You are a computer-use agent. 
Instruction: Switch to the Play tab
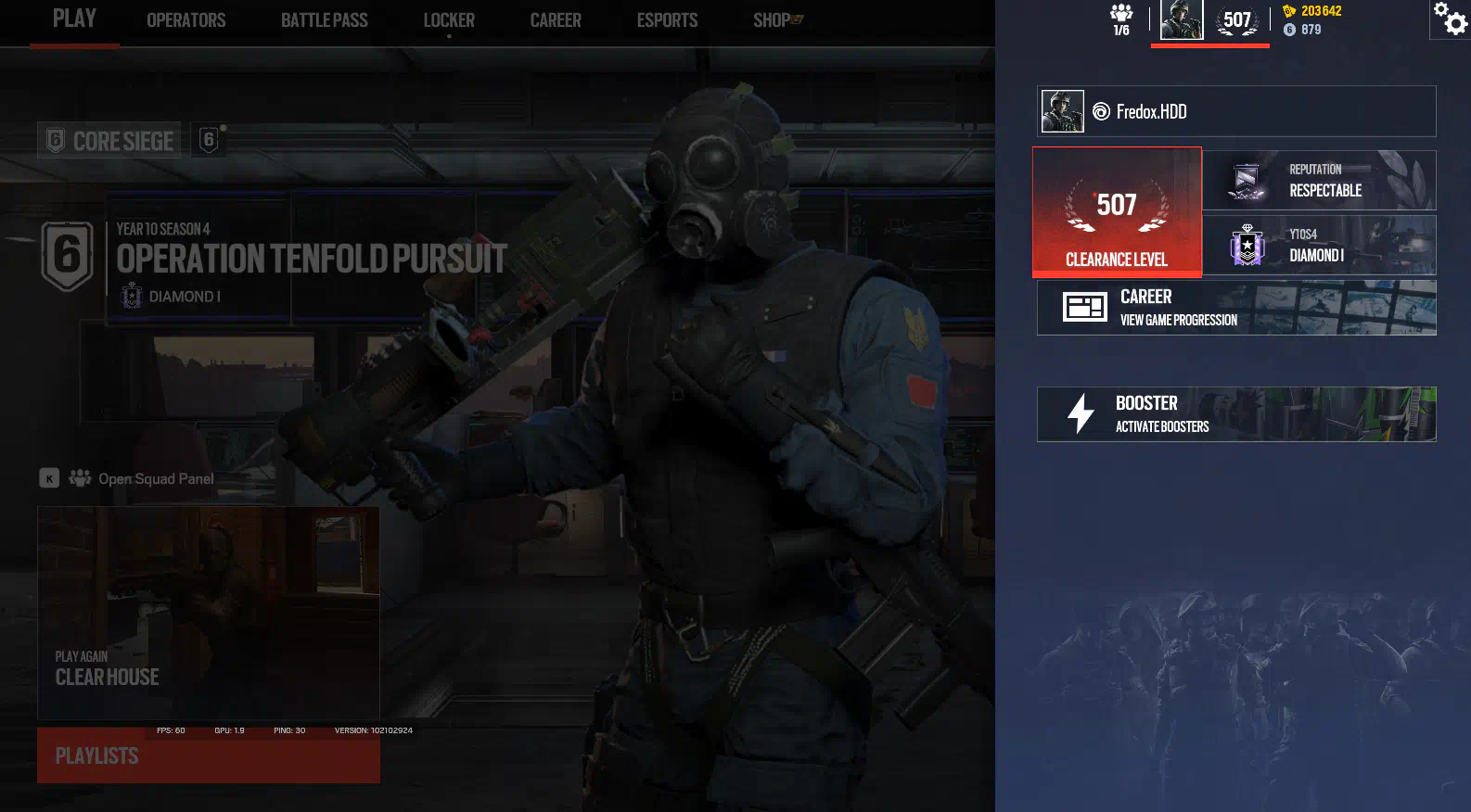pyautogui.click(x=74, y=19)
